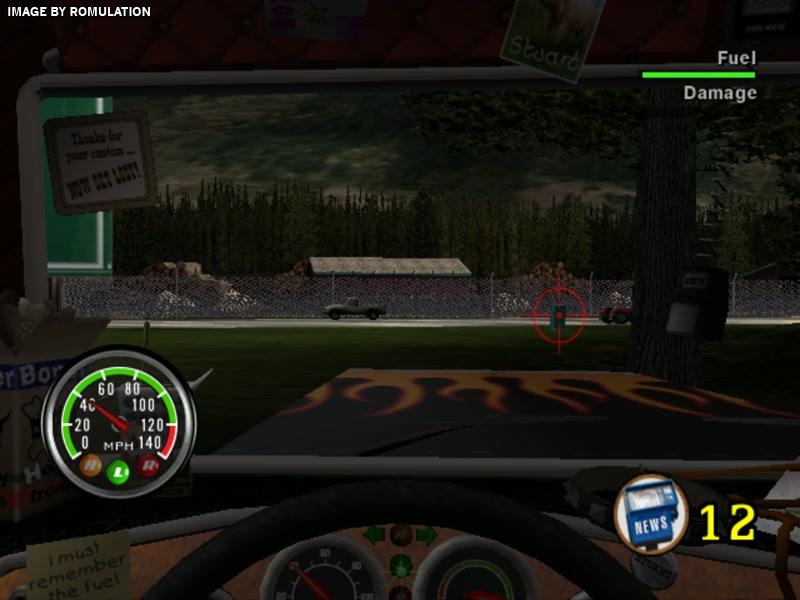Select the green L gear indicator
The height and width of the screenshot is (600, 800).
pos(119,471)
